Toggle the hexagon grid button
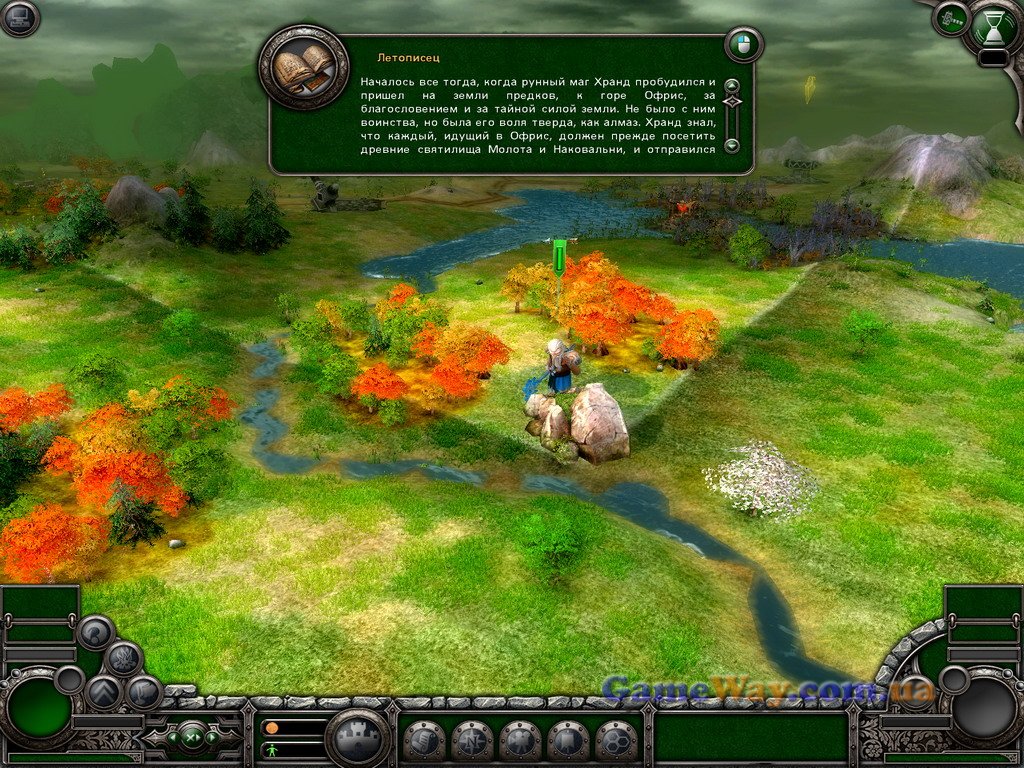Image resolution: width=1024 pixels, height=768 pixels. pos(616,741)
